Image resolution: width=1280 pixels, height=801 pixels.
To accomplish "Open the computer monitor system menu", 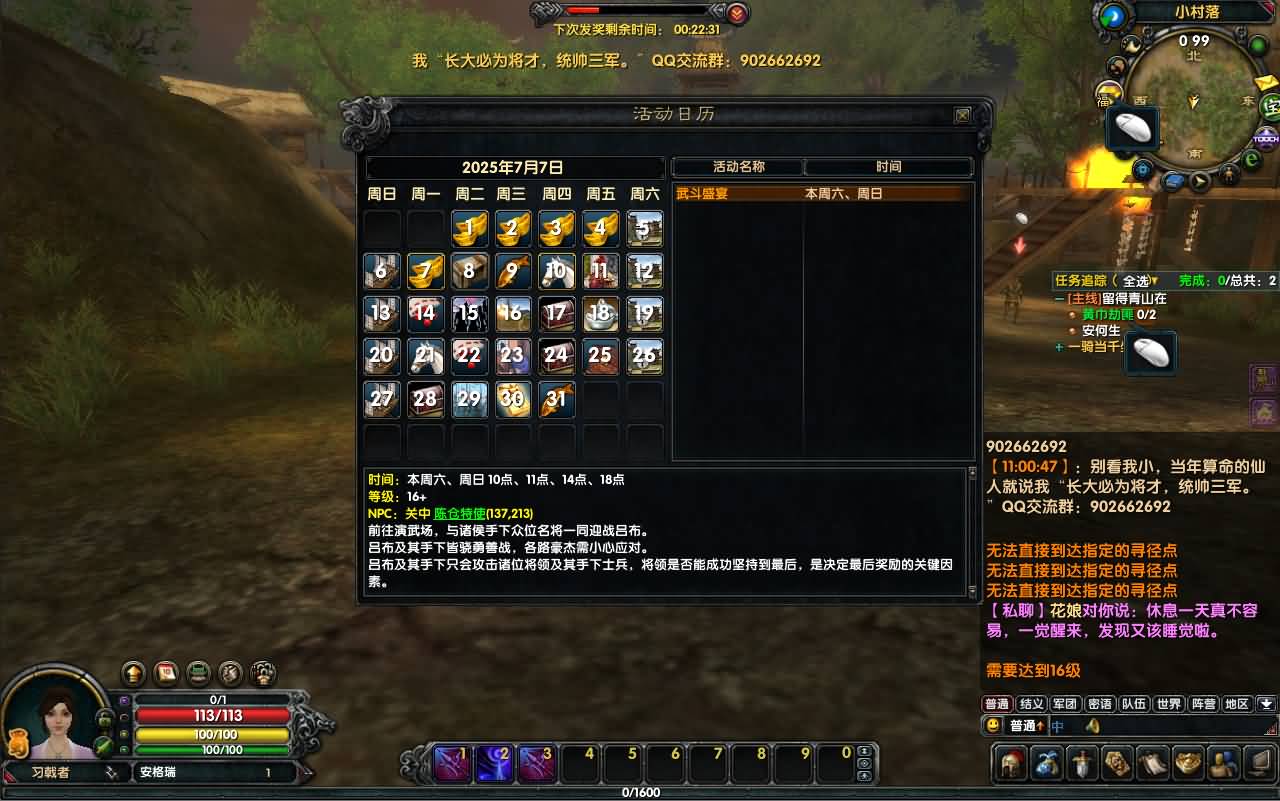I will tap(1257, 764).
